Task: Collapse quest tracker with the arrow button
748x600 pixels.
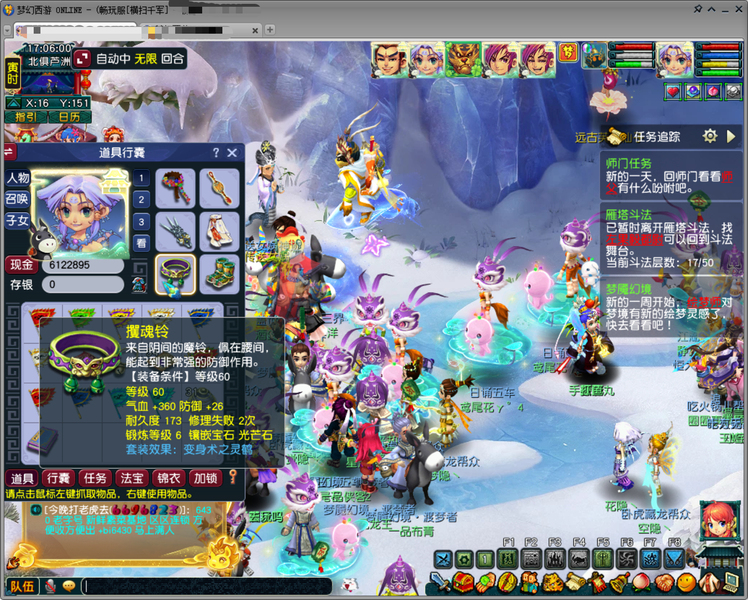Action: coord(733,136)
